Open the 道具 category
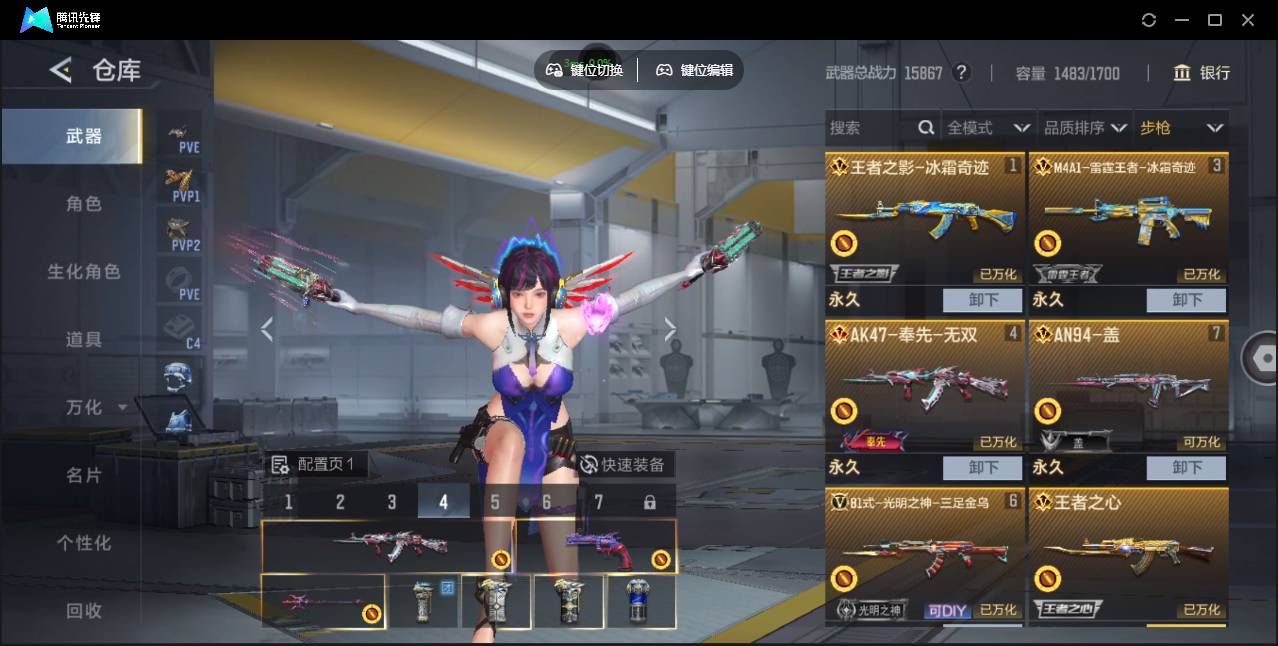Image resolution: width=1278 pixels, height=646 pixels. pos(83,340)
